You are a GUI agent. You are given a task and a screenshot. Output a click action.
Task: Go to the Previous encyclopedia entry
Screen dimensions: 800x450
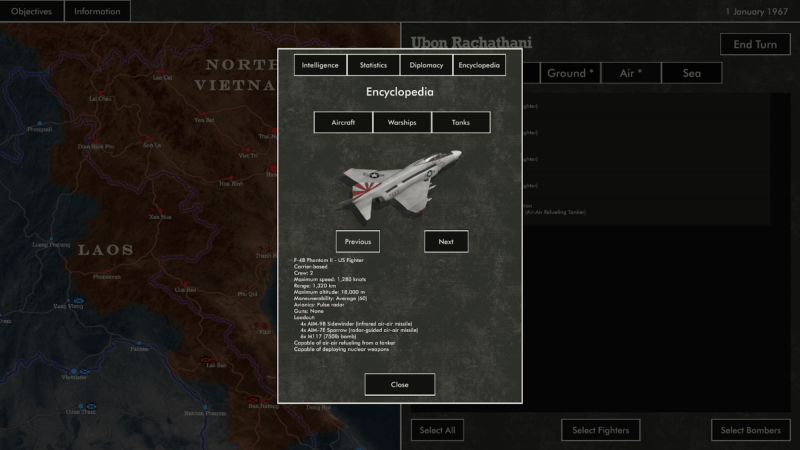(357, 241)
